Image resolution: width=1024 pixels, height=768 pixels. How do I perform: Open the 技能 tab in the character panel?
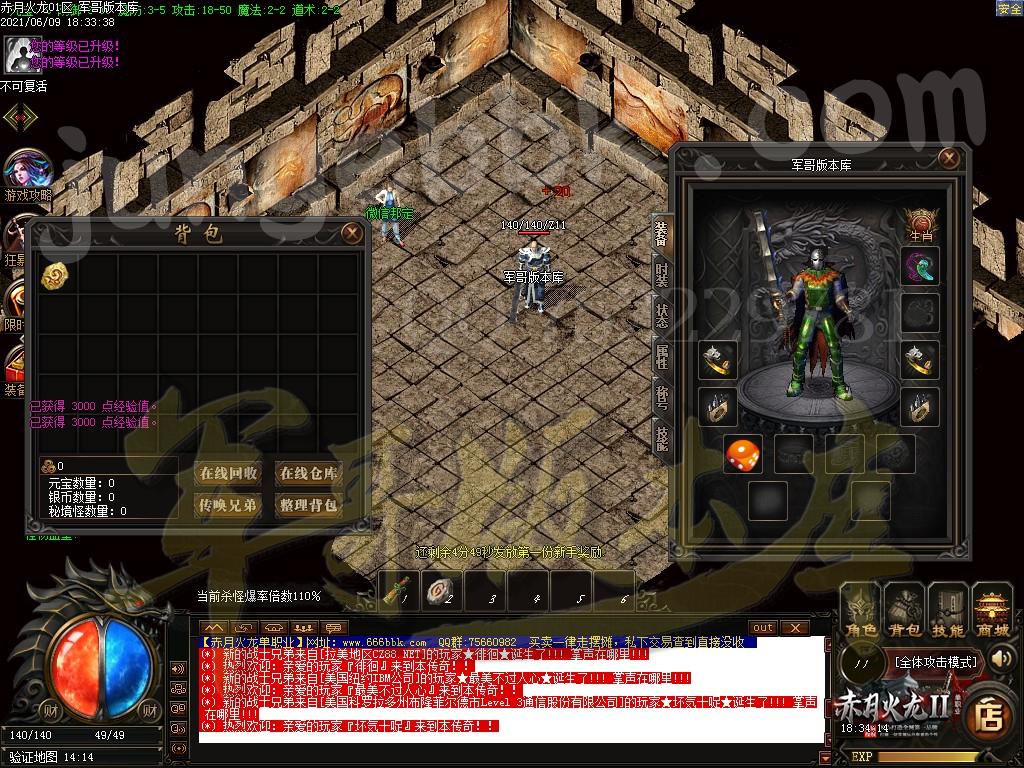(662, 437)
